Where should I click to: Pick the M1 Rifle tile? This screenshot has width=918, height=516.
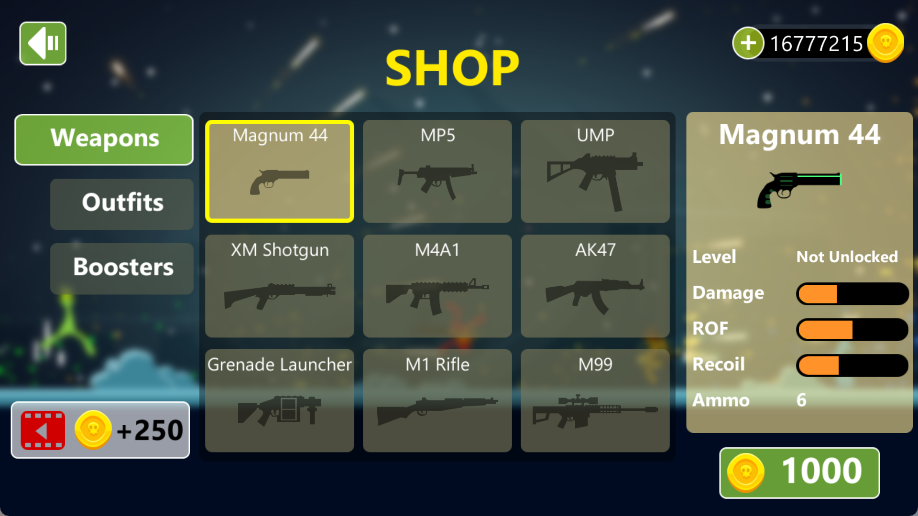click(437, 400)
